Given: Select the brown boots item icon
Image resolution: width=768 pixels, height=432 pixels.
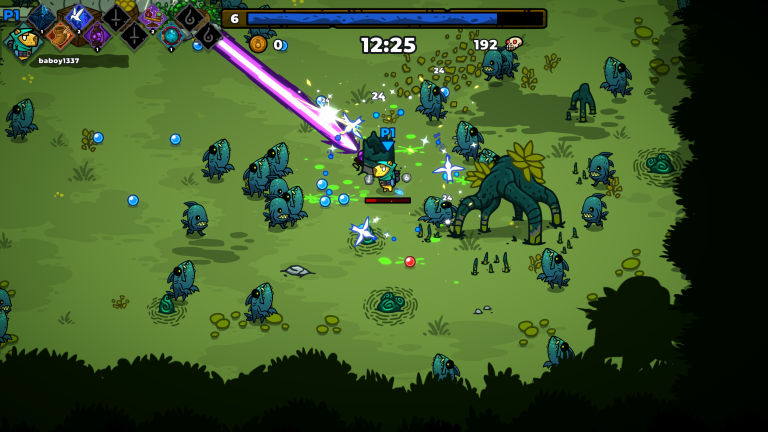Looking at the screenshot, I should pos(60,36).
